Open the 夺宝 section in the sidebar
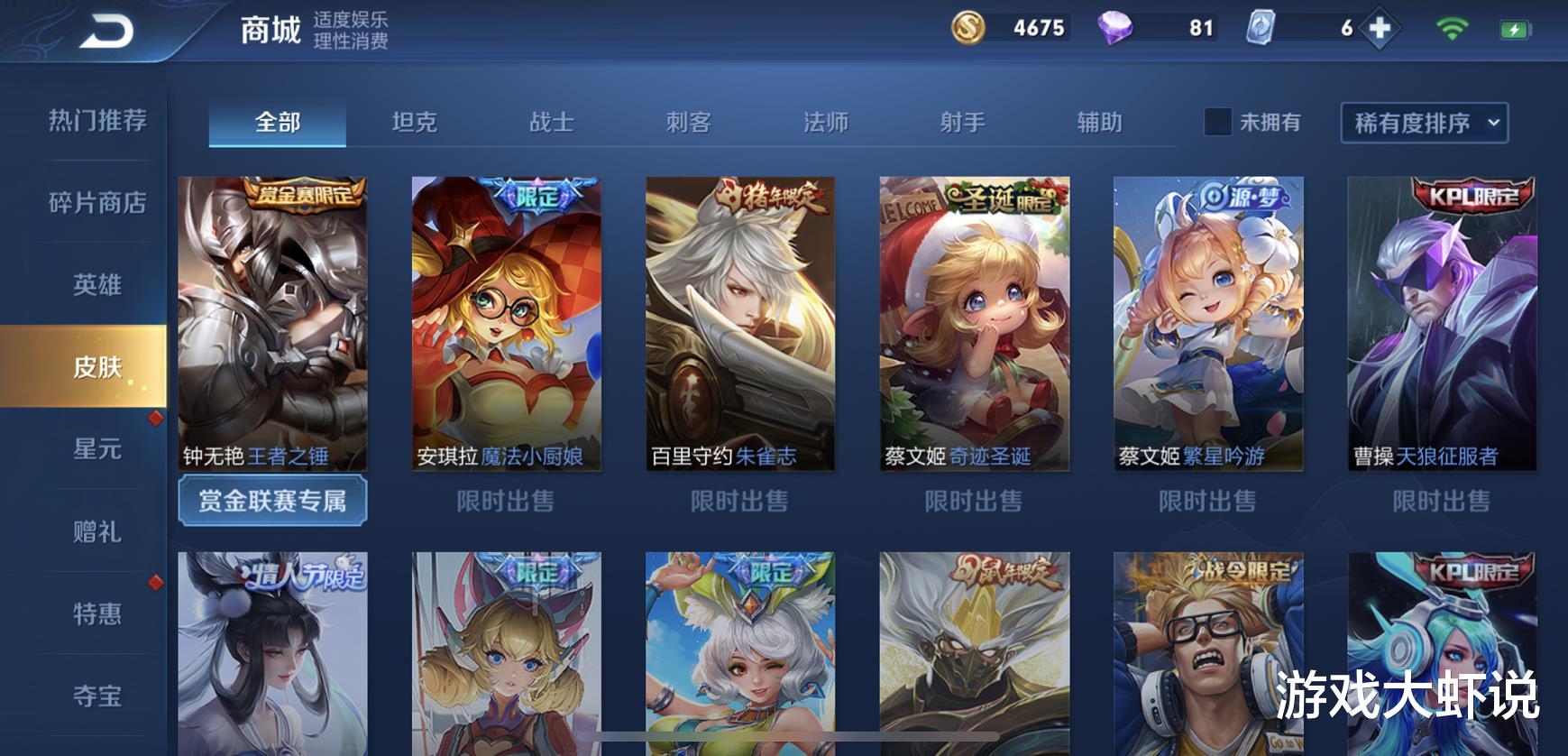 pos(95,696)
